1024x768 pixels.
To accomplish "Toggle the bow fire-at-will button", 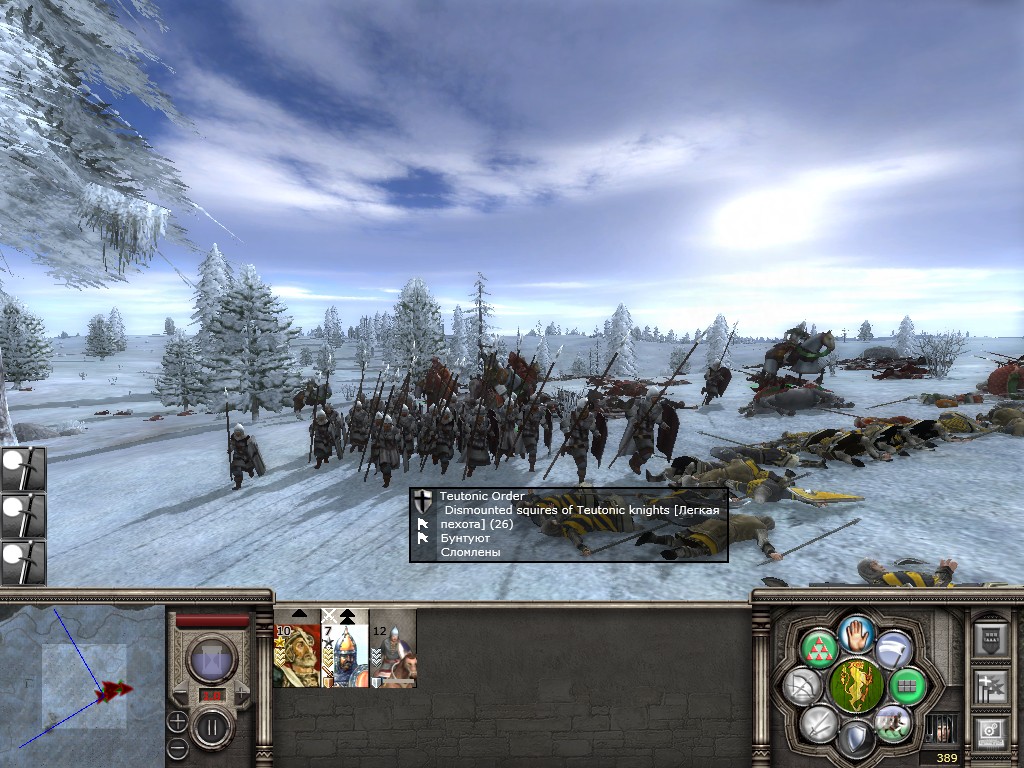I will (x=803, y=686).
